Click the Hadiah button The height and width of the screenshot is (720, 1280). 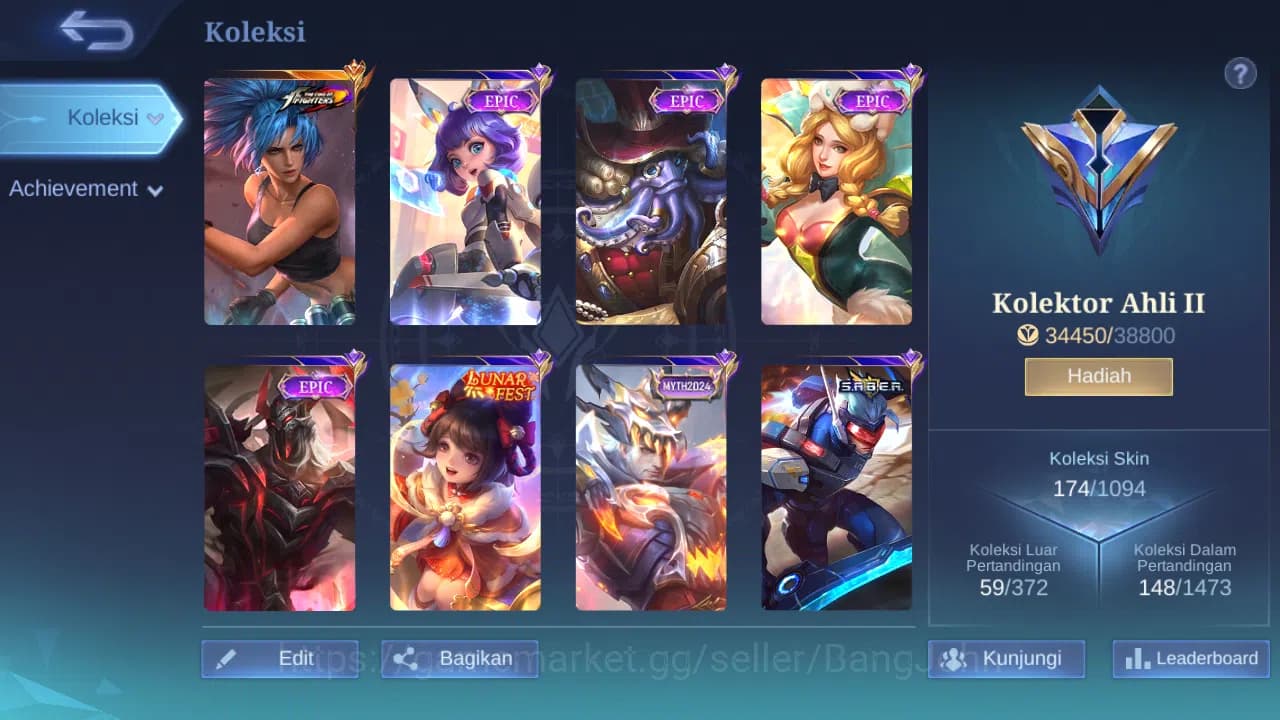pos(1098,375)
